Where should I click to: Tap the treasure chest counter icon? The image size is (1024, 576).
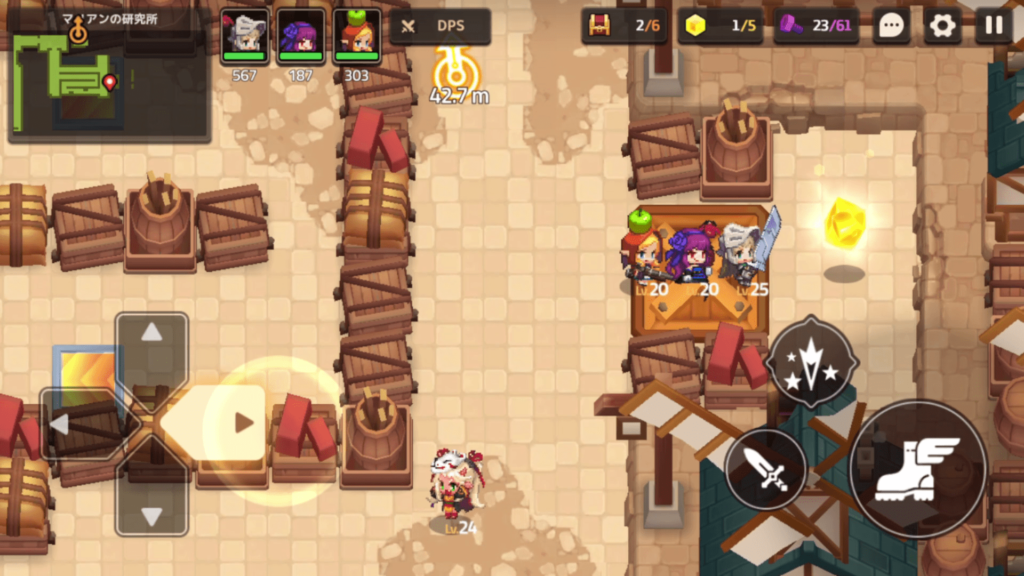coord(599,27)
